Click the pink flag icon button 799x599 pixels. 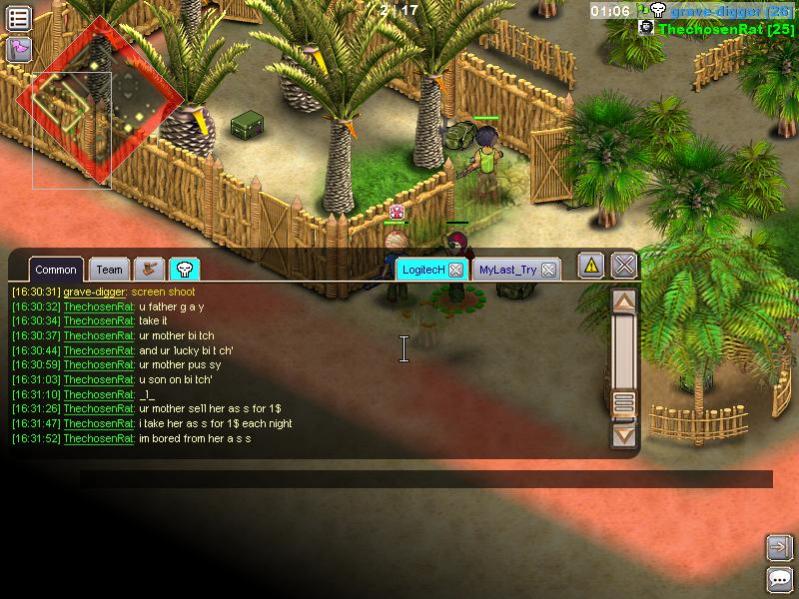pos(19,49)
